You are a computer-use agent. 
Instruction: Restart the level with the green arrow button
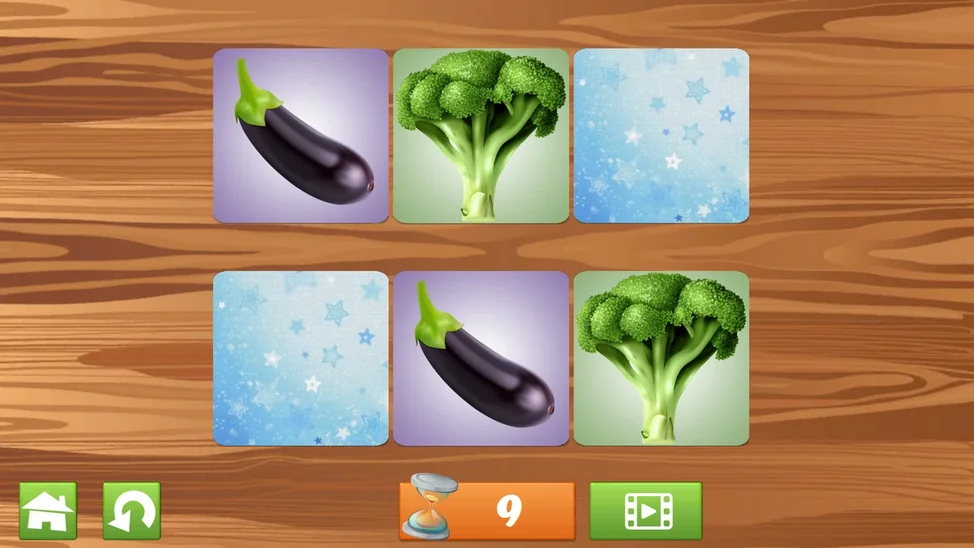pyautogui.click(x=131, y=511)
